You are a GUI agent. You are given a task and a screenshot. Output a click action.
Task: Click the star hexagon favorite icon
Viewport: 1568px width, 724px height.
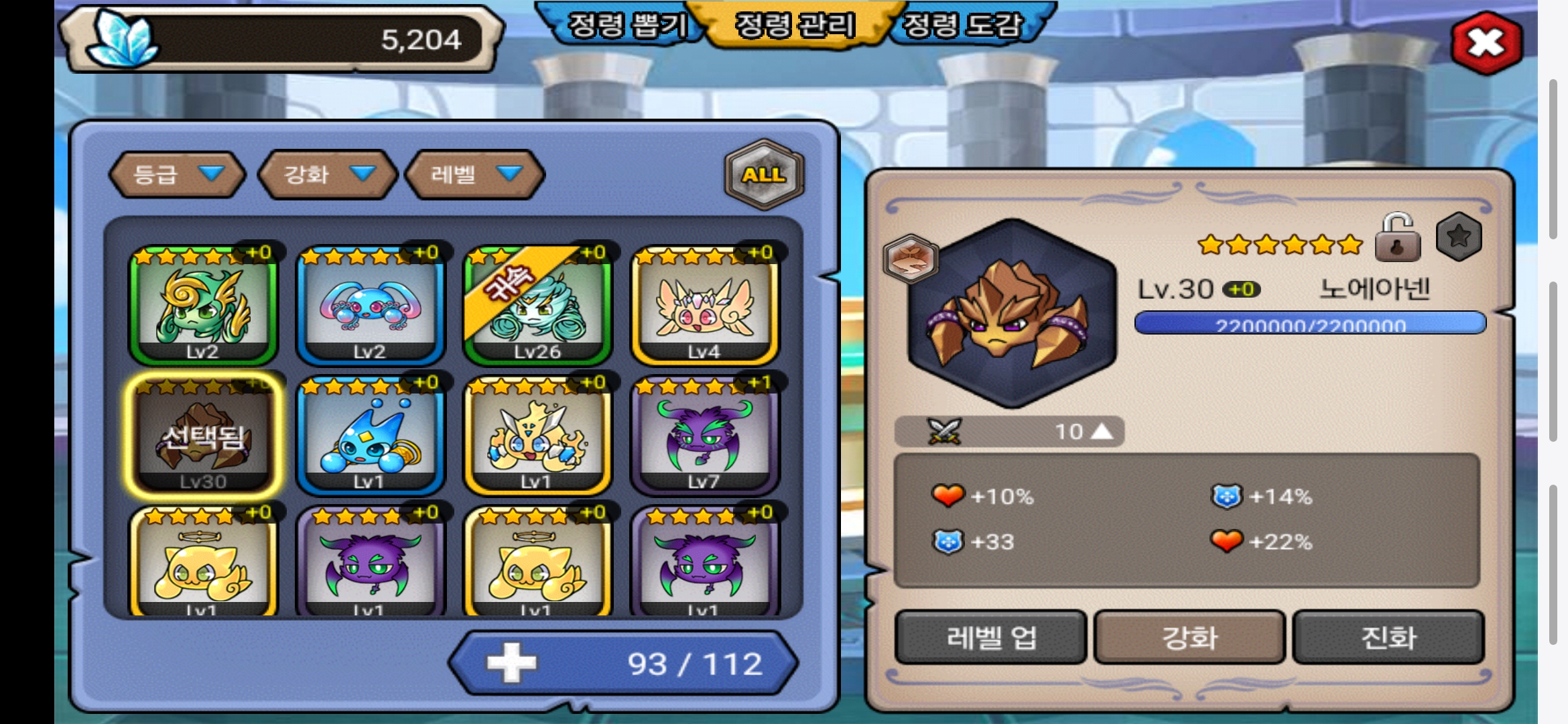pyautogui.click(x=1459, y=237)
